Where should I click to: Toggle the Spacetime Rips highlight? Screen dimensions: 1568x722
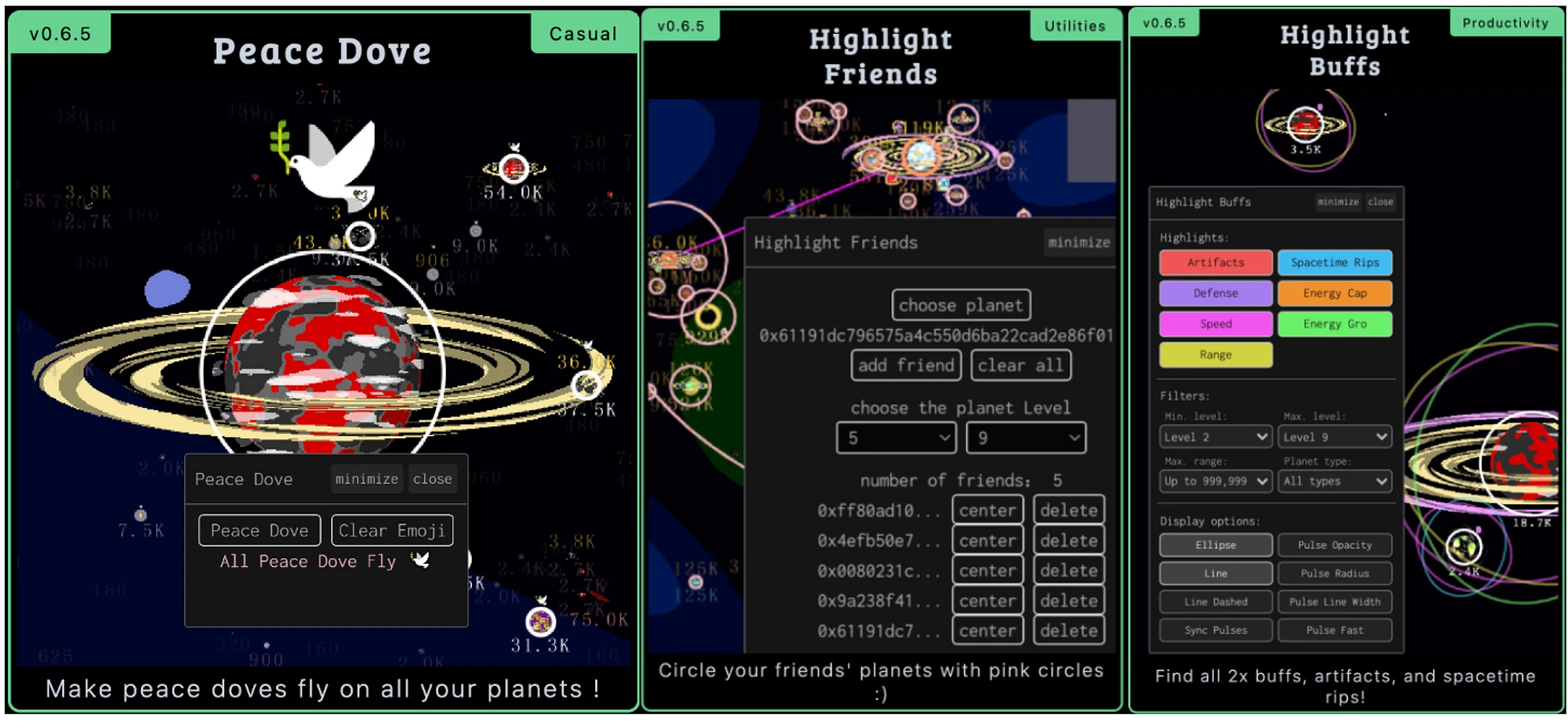(x=1334, y=263)
